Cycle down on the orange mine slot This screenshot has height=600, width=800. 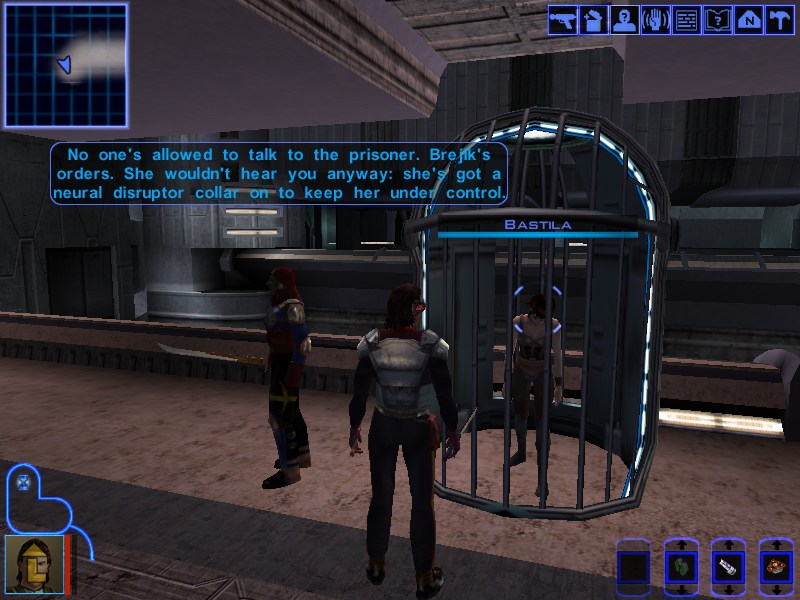(776, 592)
